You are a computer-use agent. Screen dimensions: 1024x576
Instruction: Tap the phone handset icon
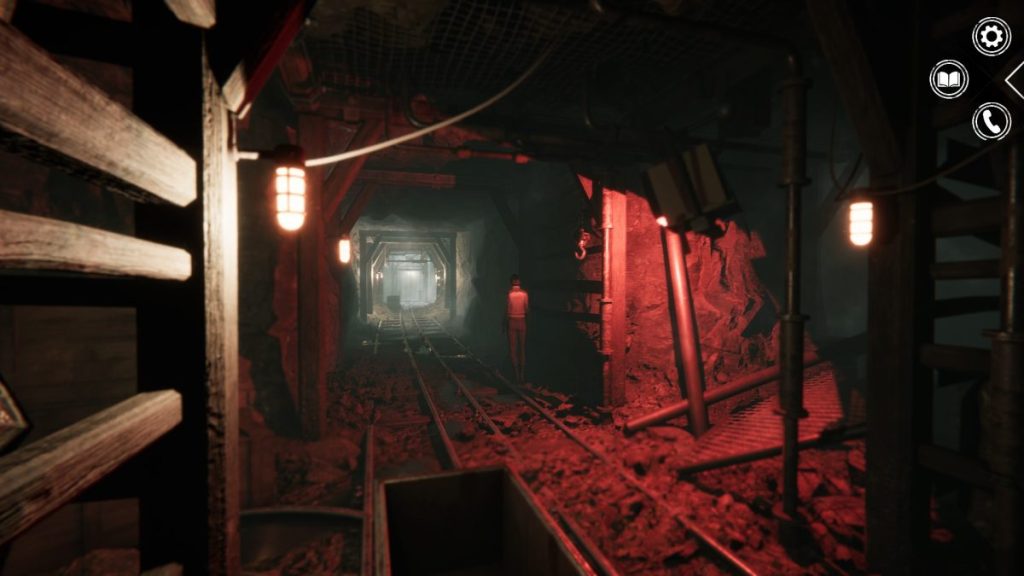tap(991, 121)
